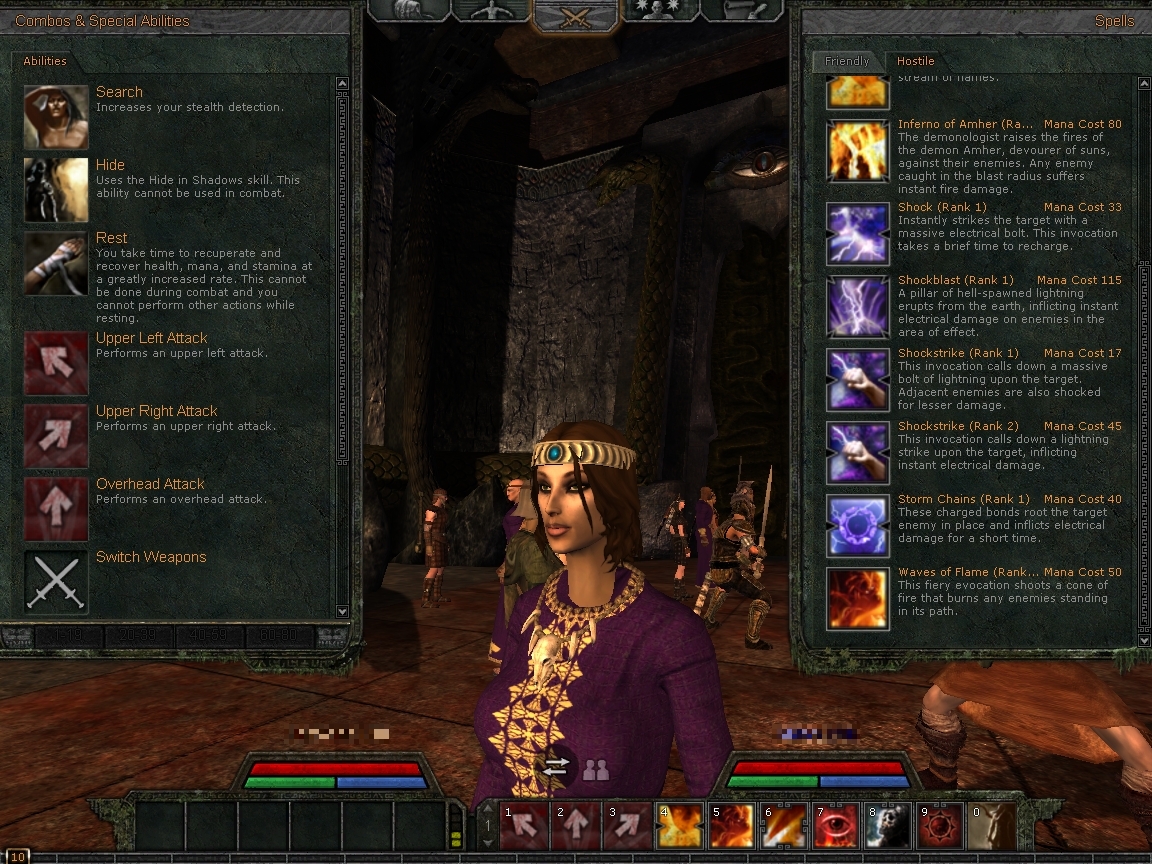Activate the Hide ability
The image size is (1152, 864).
(x=56, y=190)
